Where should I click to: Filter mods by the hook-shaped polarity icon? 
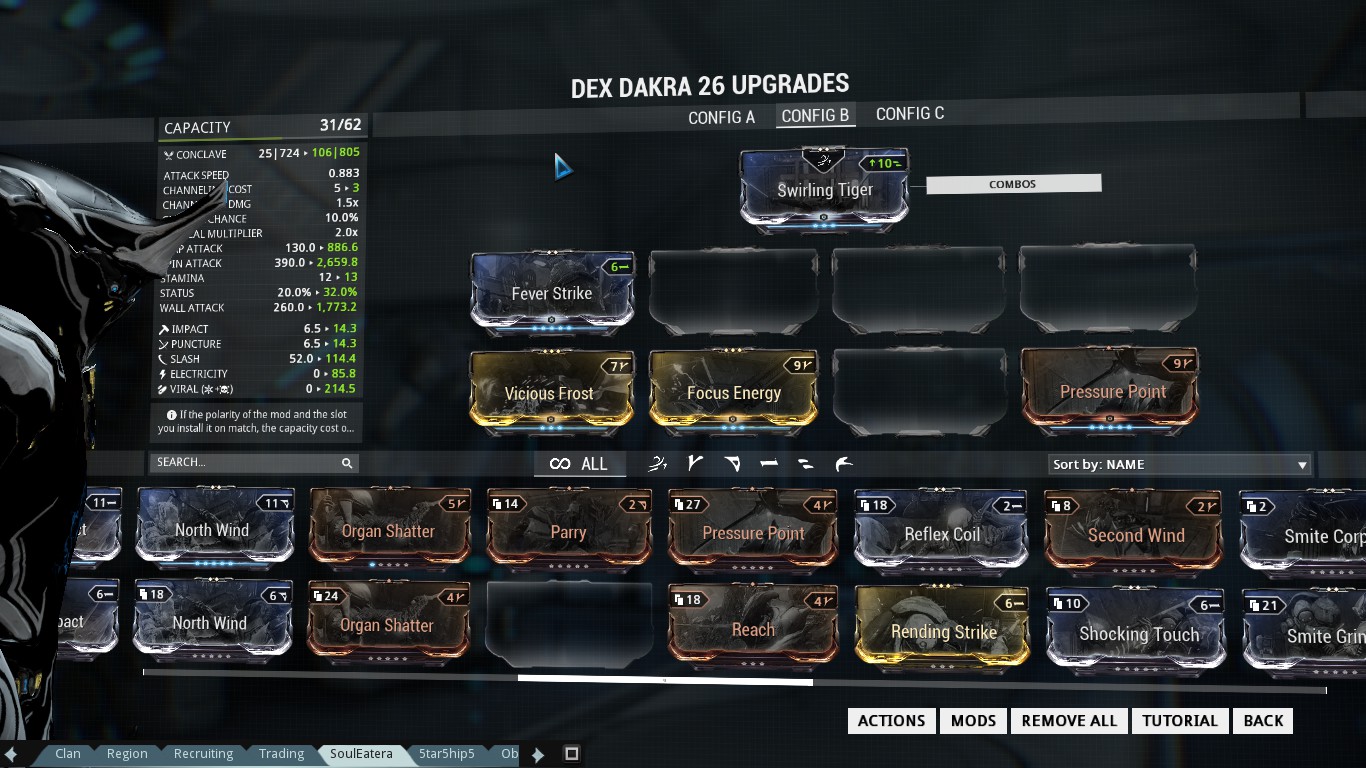843,463
